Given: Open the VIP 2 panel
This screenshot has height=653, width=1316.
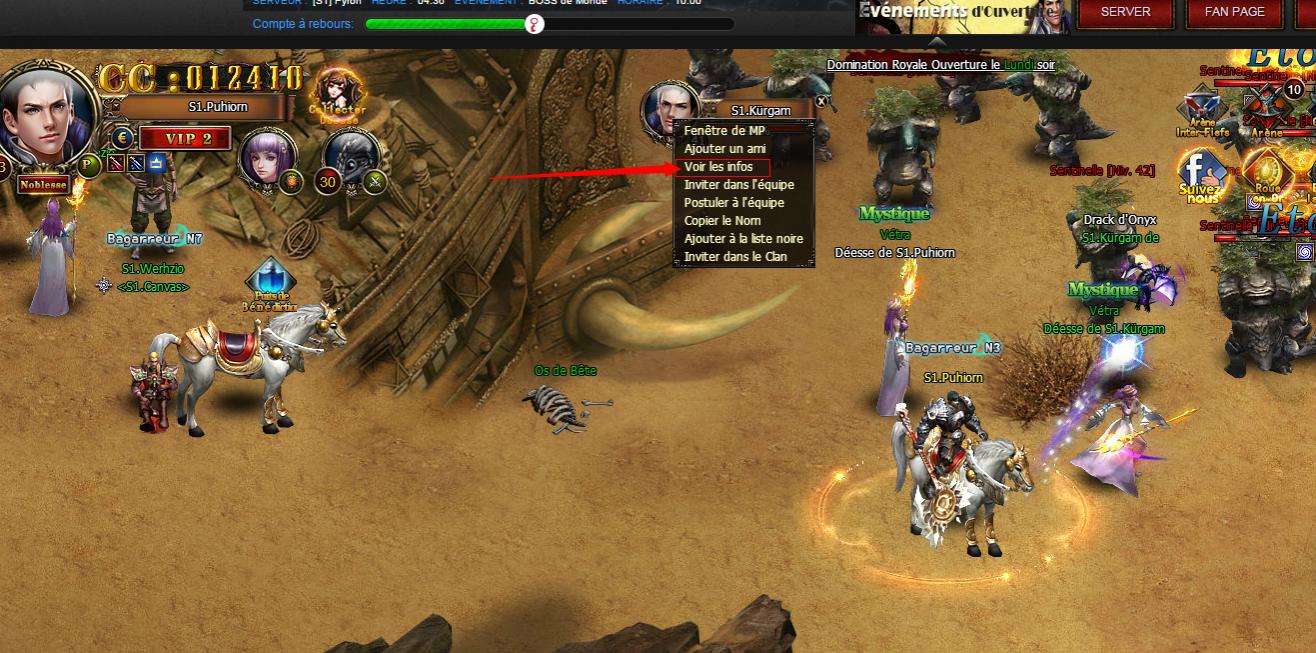Looking at the screenshot, I should click(185, 138).
